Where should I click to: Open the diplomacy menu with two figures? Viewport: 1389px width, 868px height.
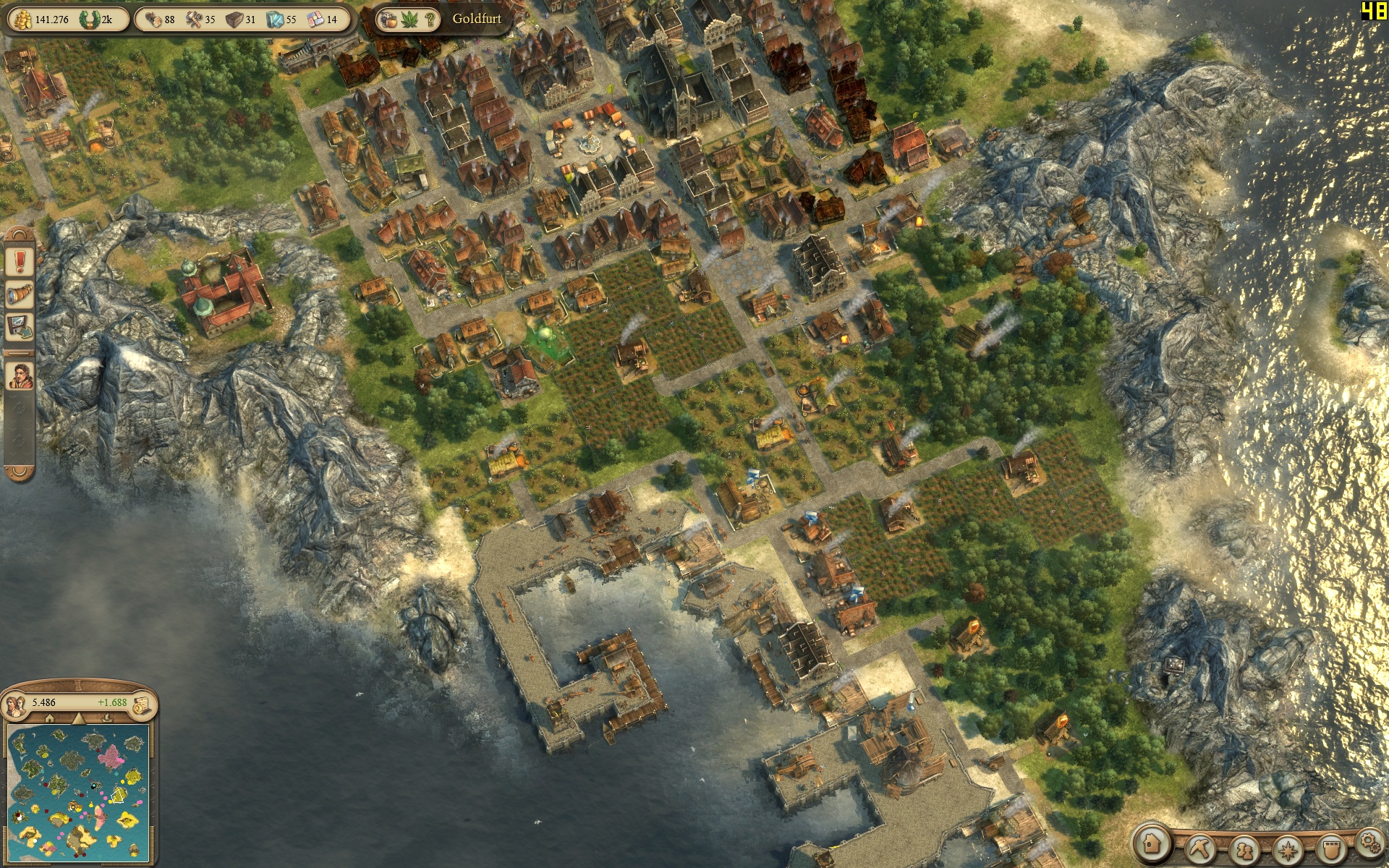point(1245,848)
